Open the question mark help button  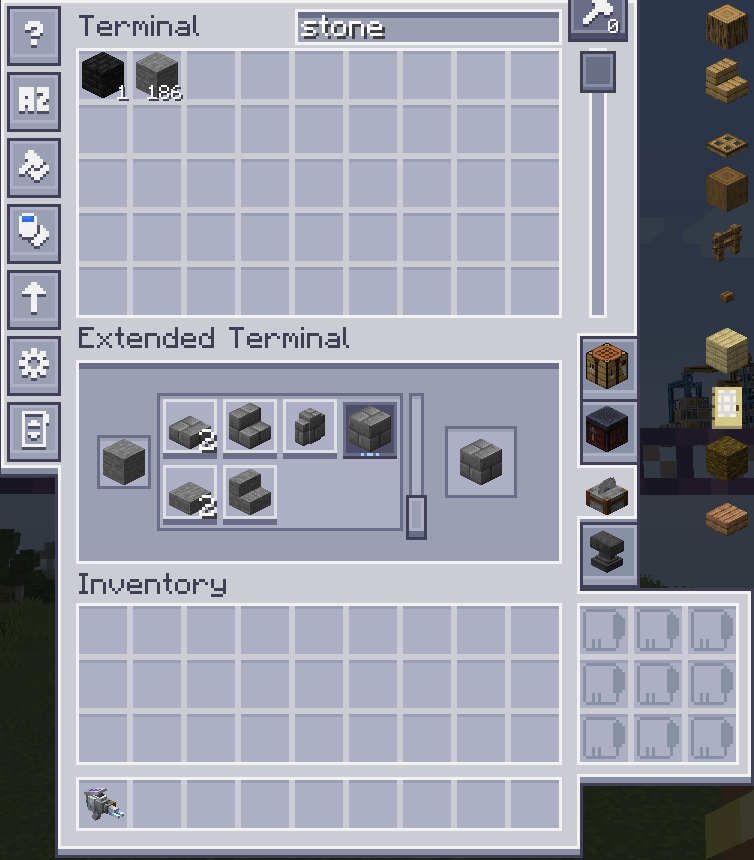click(x=34, y=34)
